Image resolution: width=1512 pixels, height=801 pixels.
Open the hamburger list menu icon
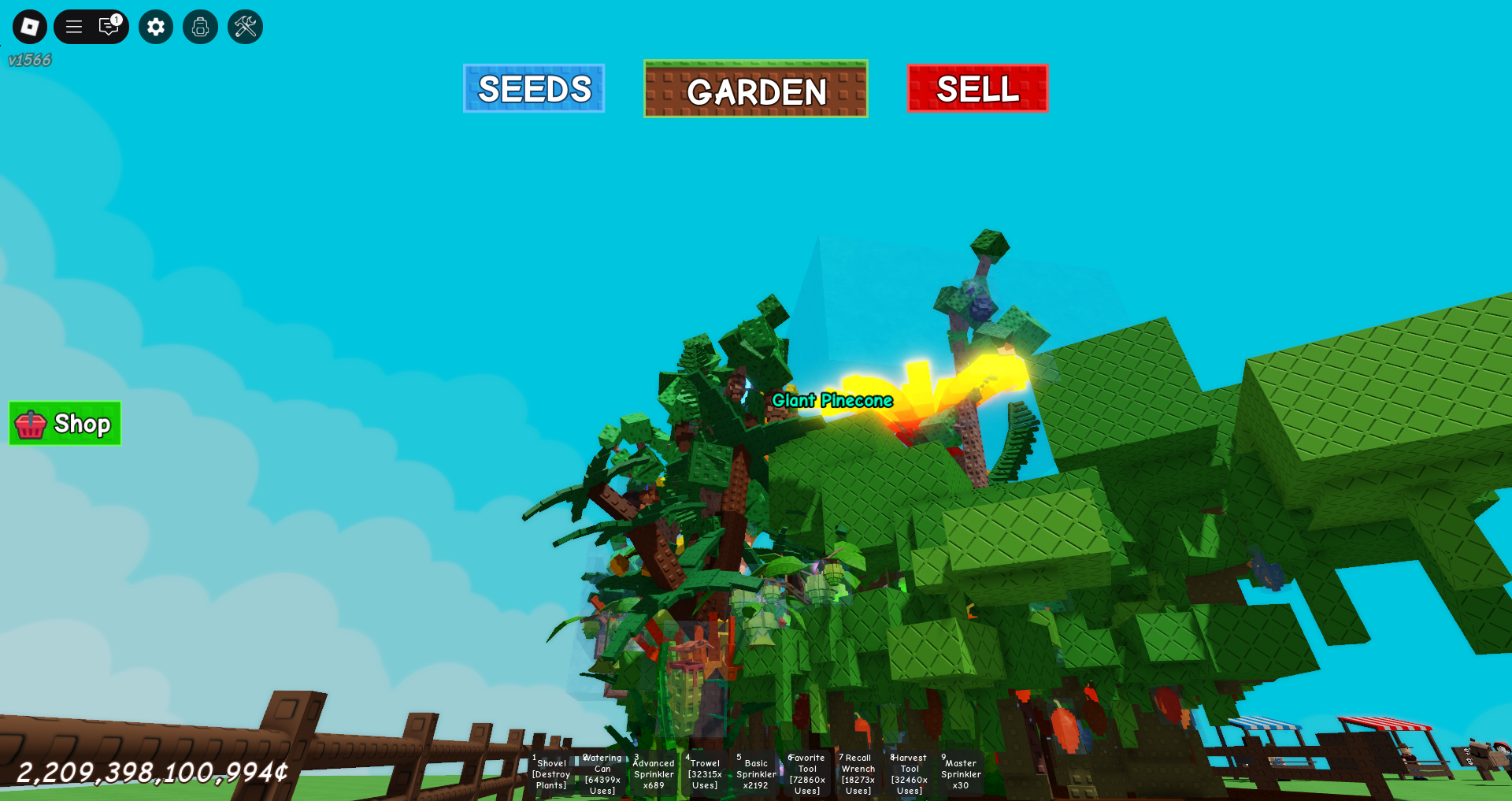[x=74, y=27]
